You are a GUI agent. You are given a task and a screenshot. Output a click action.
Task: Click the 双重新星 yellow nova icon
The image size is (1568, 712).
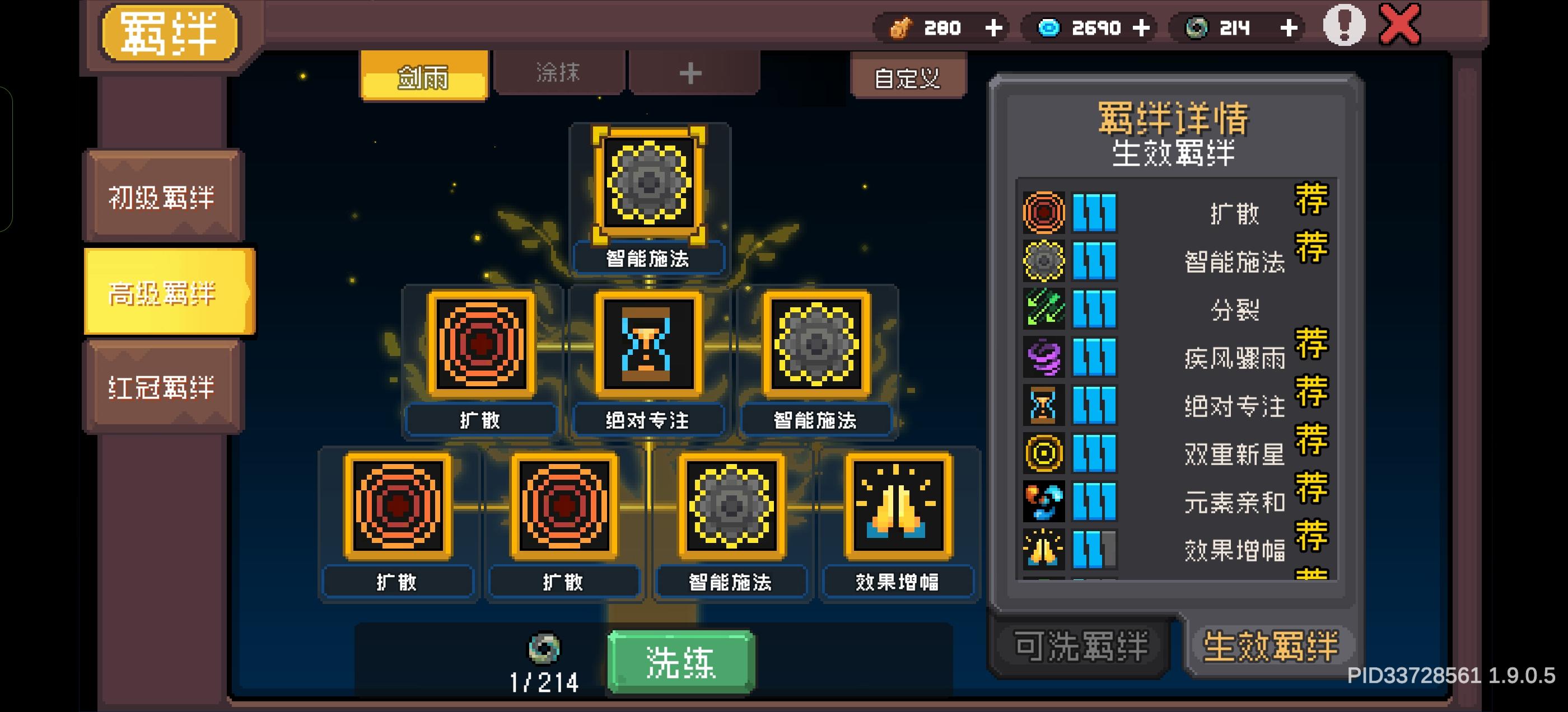tap(1046, 455)
